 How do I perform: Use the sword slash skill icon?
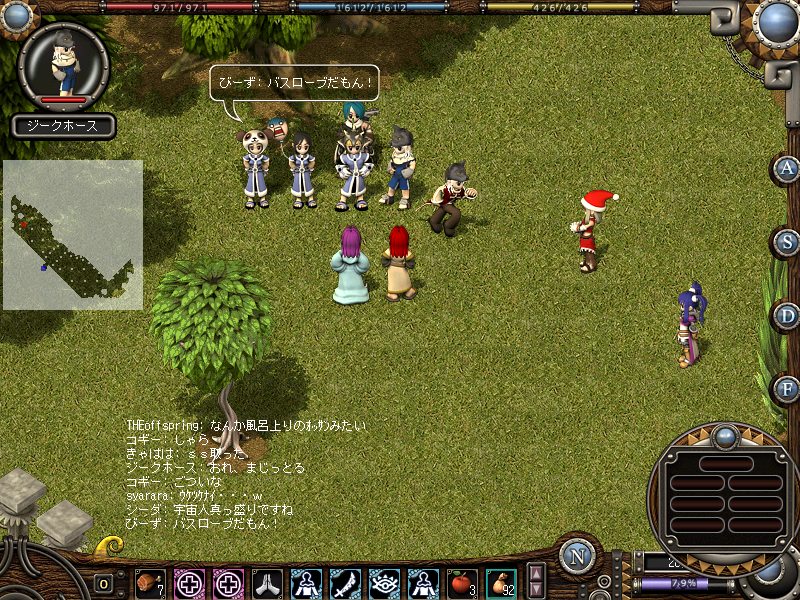coord(345,582)
